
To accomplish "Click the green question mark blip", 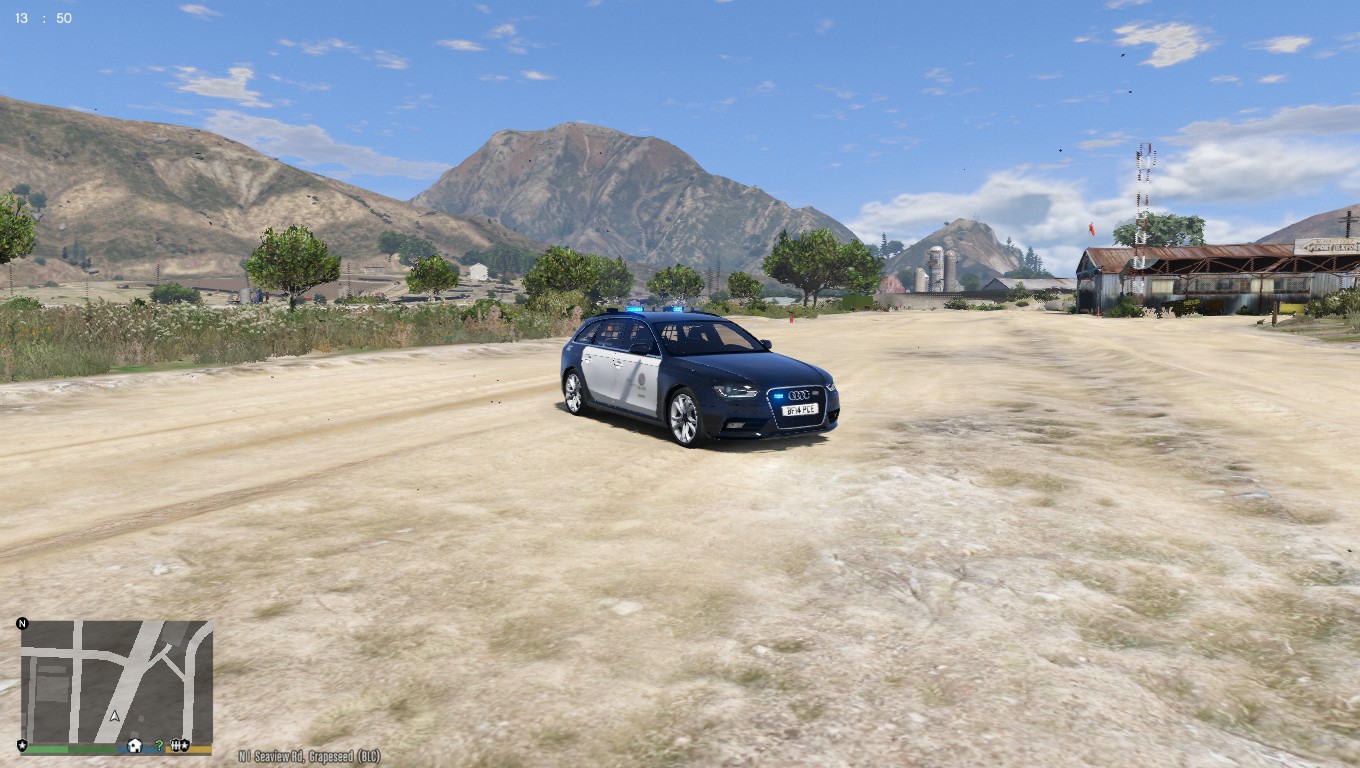I will coord(159,745).
